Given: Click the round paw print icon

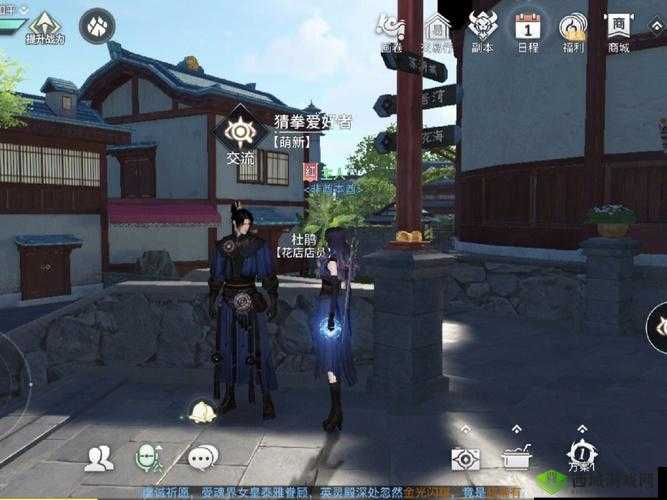Looking at the screenshot, I should point(97,23).
